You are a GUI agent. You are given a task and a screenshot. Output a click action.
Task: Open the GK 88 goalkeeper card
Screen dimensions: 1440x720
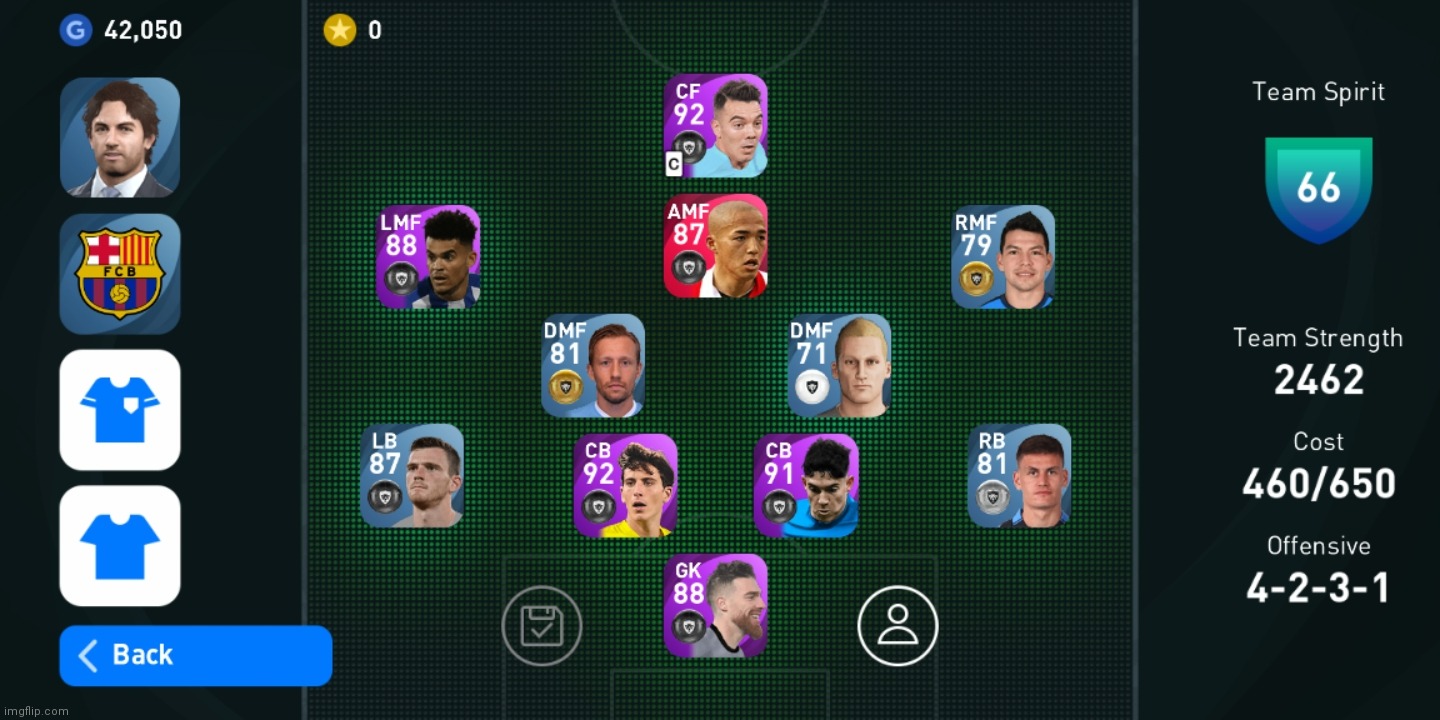[x=716, y=606]
